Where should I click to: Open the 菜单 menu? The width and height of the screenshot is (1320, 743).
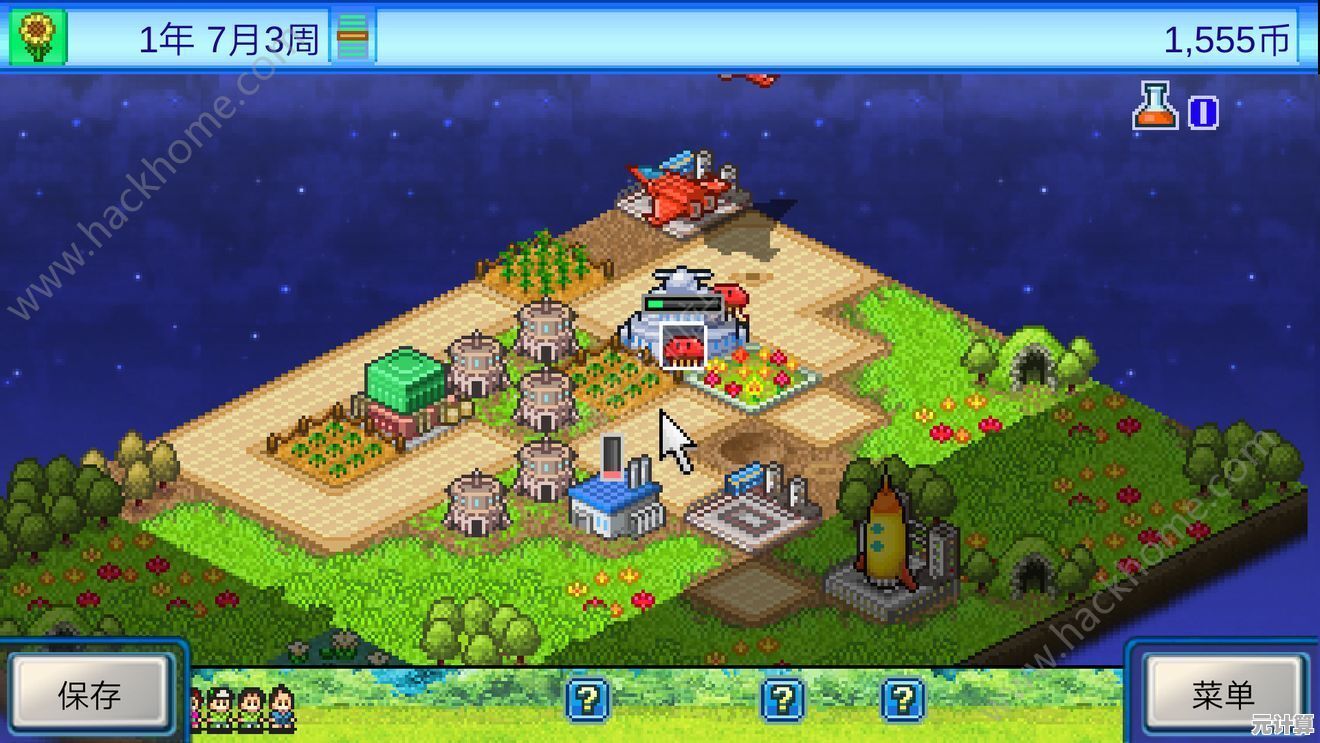pyautogui.click(x=1223, y=694)
